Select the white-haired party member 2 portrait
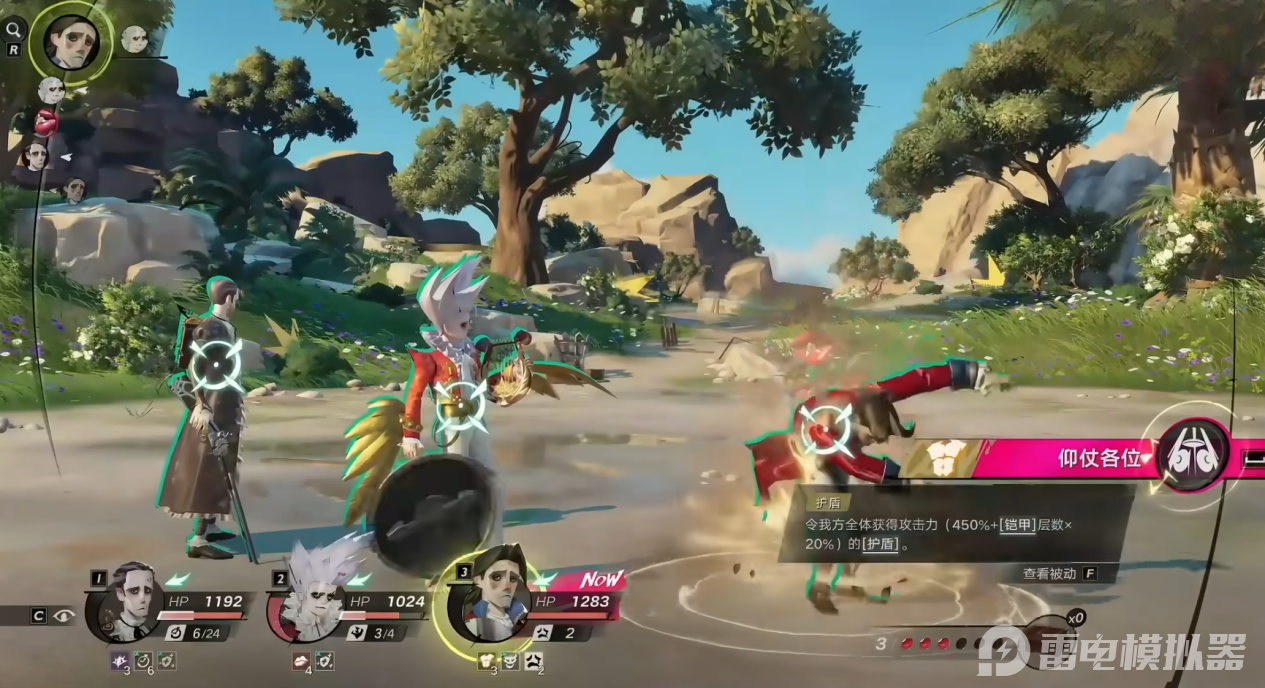This screenshot has width=1265, height=688. pyautogui.click(x=311, y=602)
